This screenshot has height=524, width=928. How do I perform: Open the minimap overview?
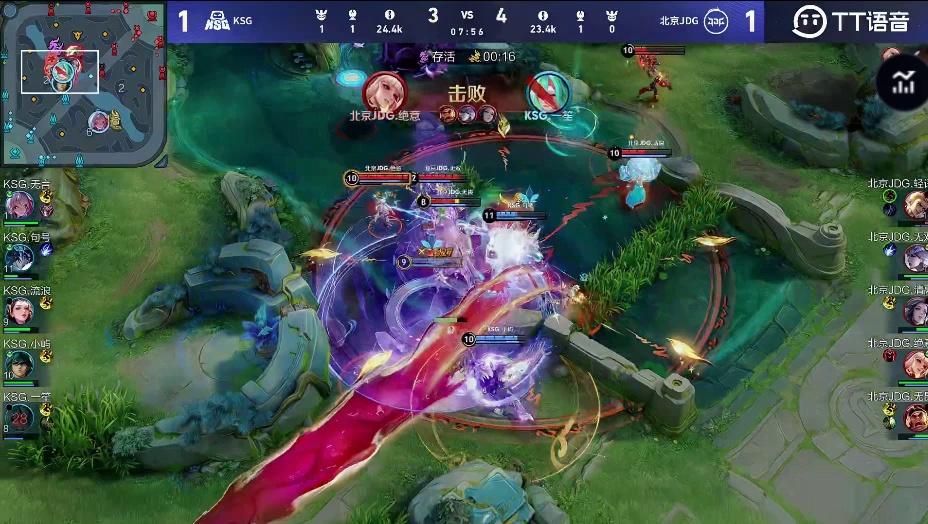84,83
